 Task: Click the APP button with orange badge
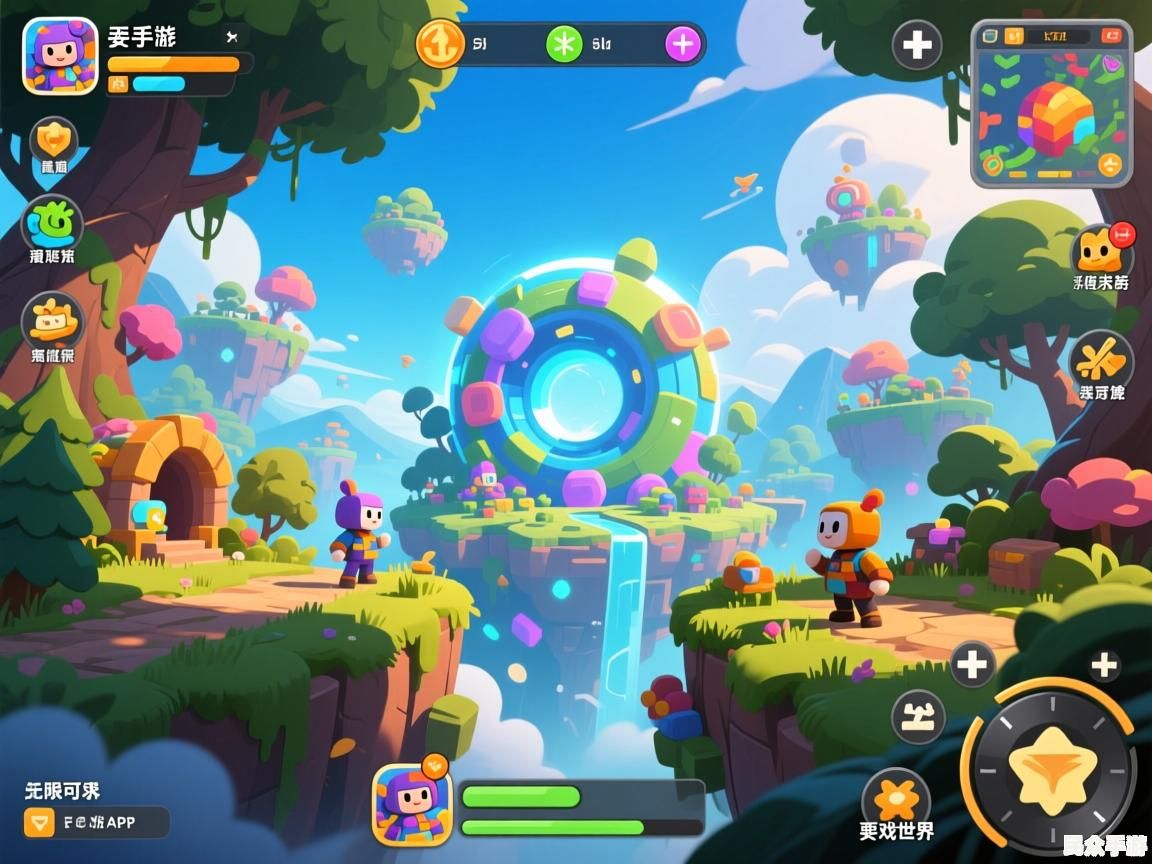(96, 822)
